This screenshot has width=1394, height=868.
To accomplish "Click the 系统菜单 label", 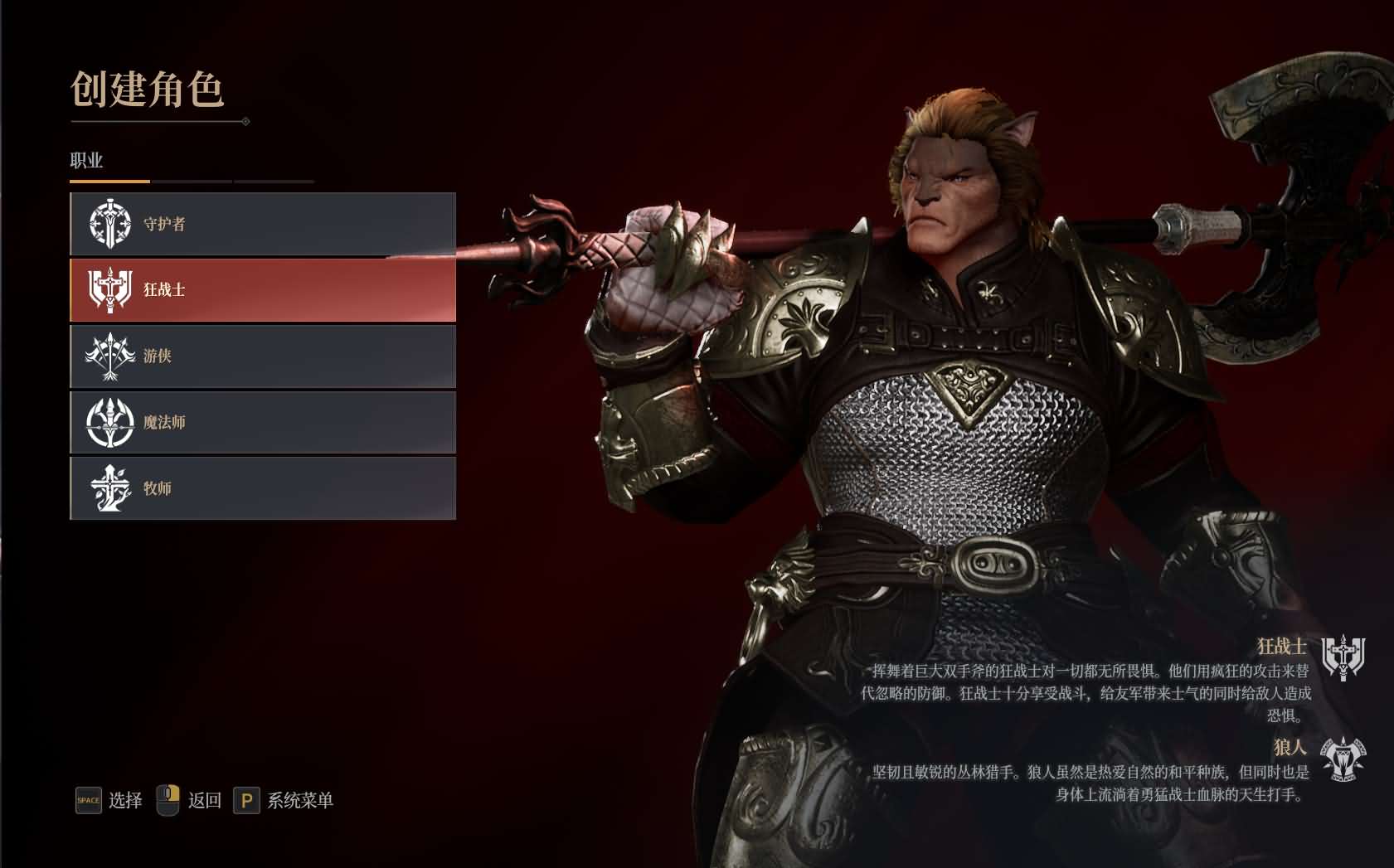I will [x=300, y=802].
